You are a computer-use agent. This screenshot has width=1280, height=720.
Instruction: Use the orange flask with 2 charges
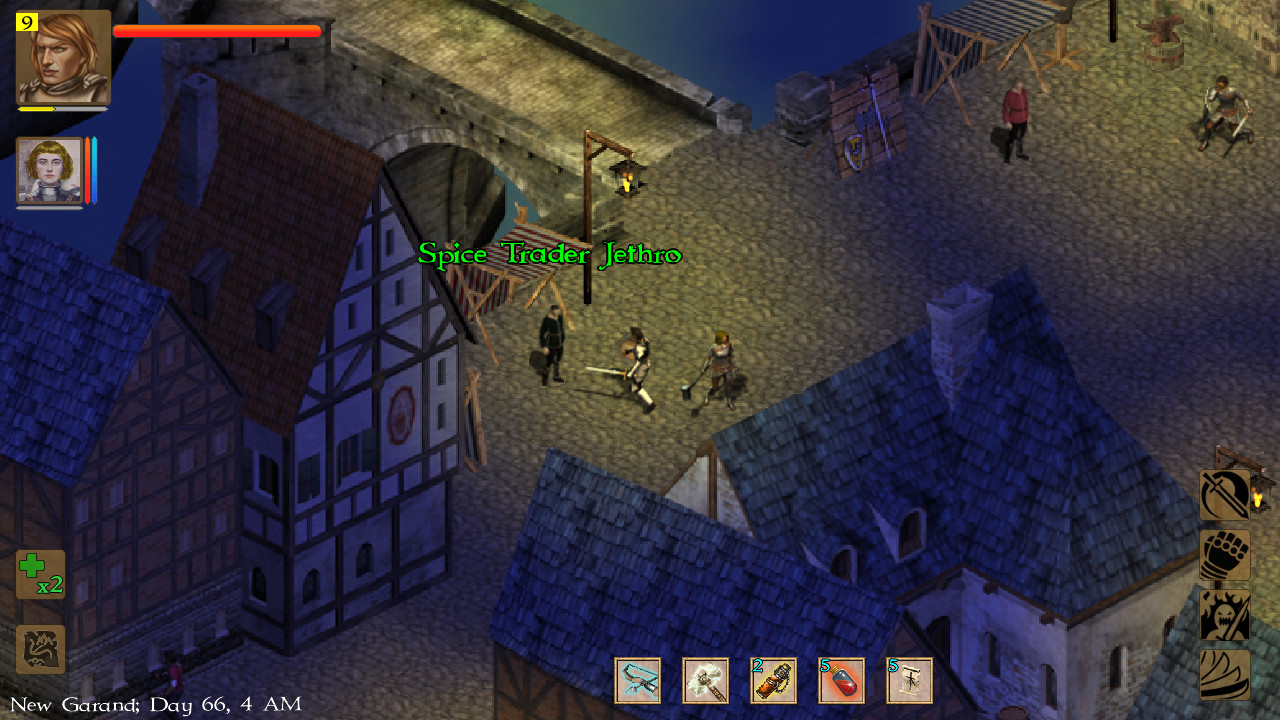[x=772, y=681]
